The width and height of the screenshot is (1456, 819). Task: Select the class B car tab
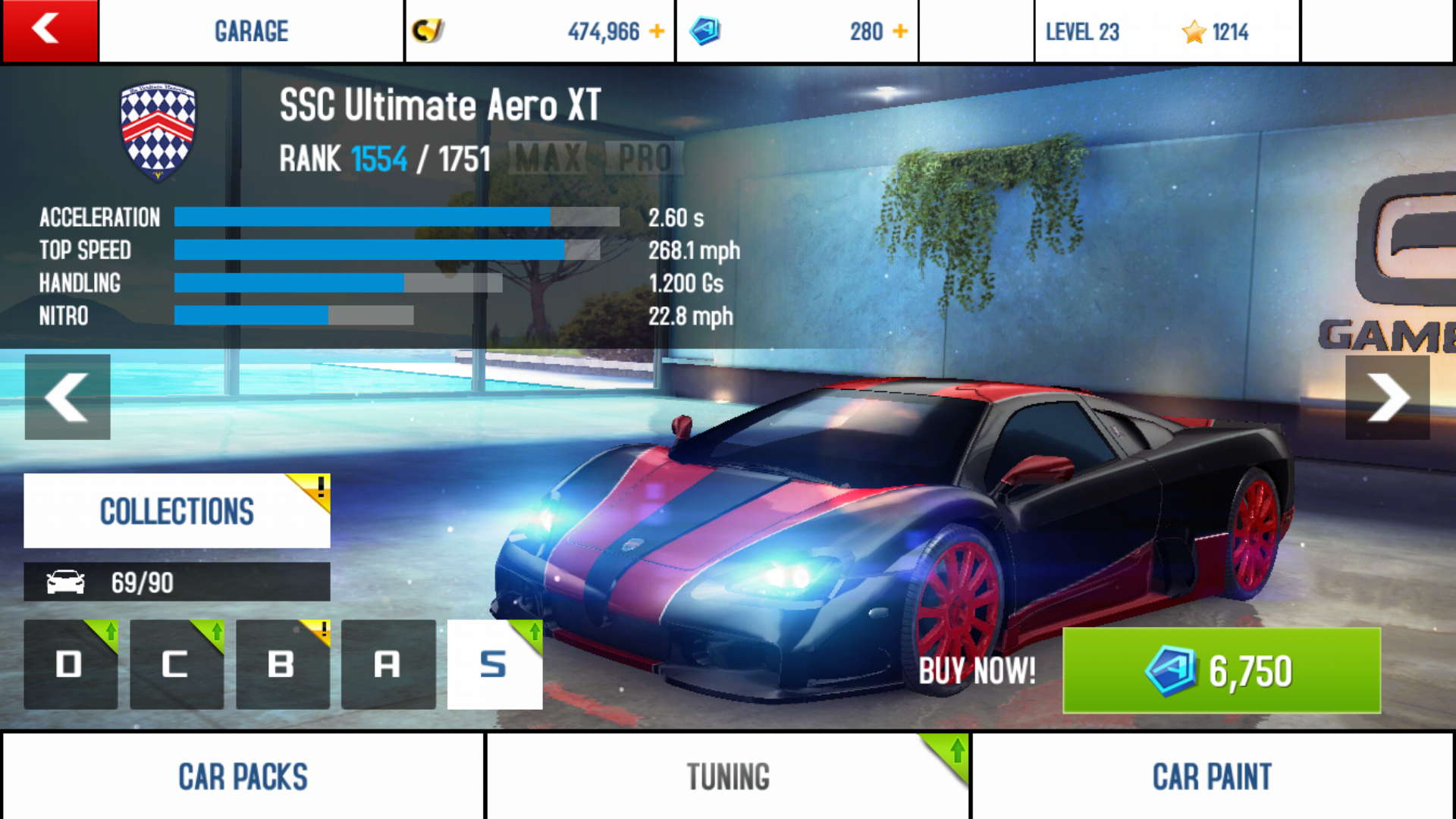(x=282, y=664)
